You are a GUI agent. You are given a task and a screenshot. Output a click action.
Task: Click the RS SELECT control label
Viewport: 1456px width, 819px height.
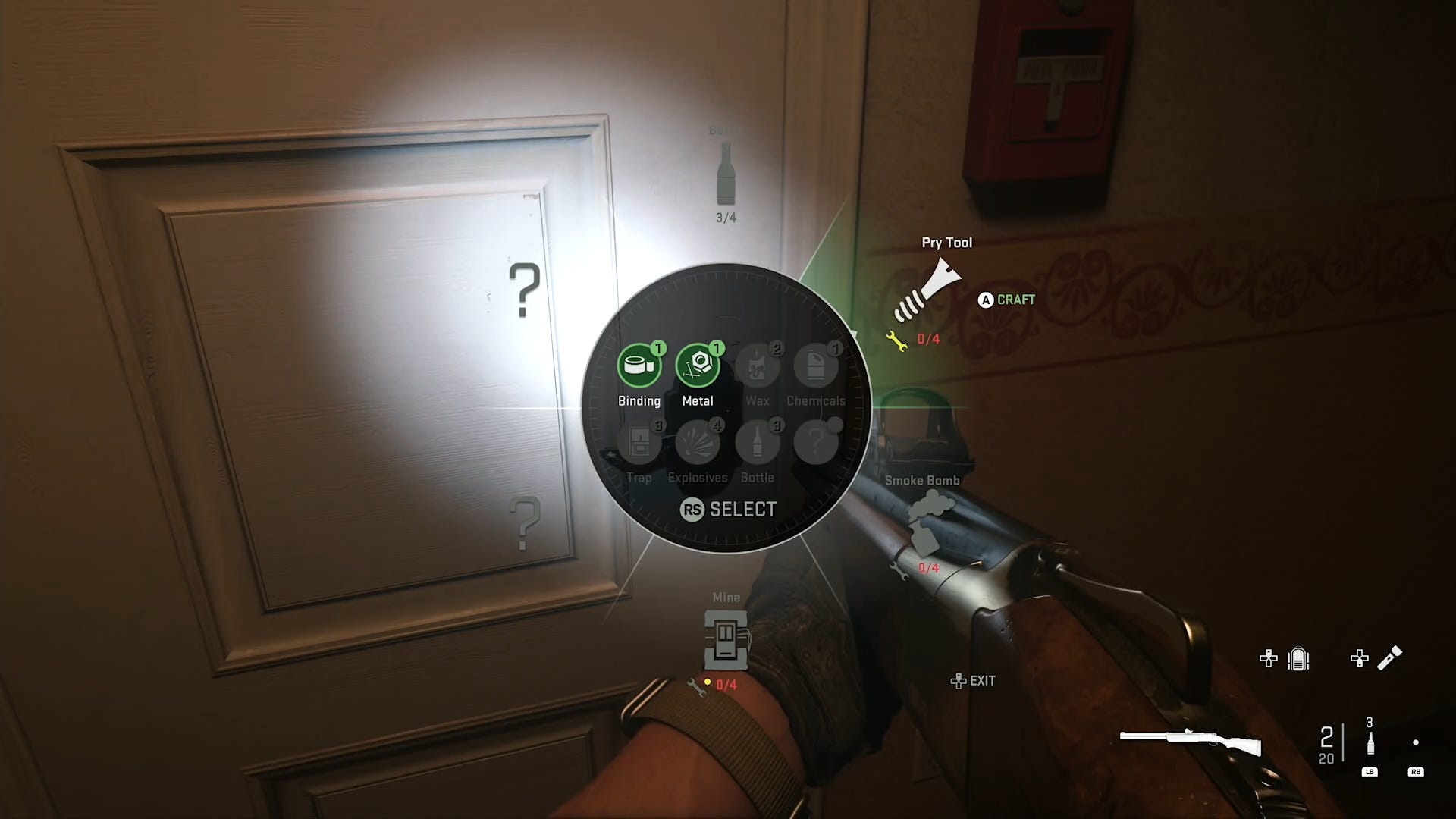click(x=729, y=509)
